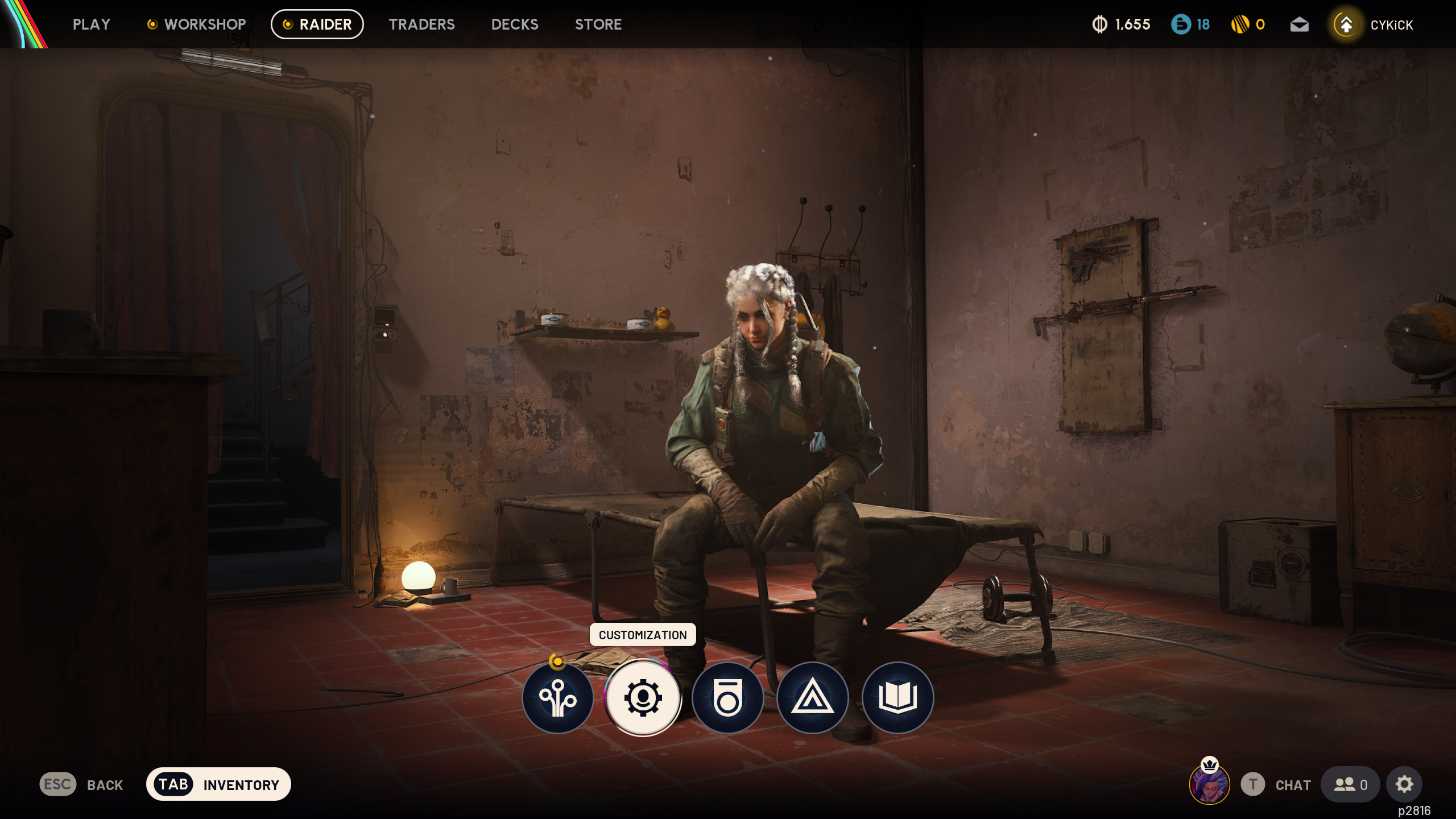Open the STORE menu
The width and height of the screenshot is (1456, 819).
point(598,24)
